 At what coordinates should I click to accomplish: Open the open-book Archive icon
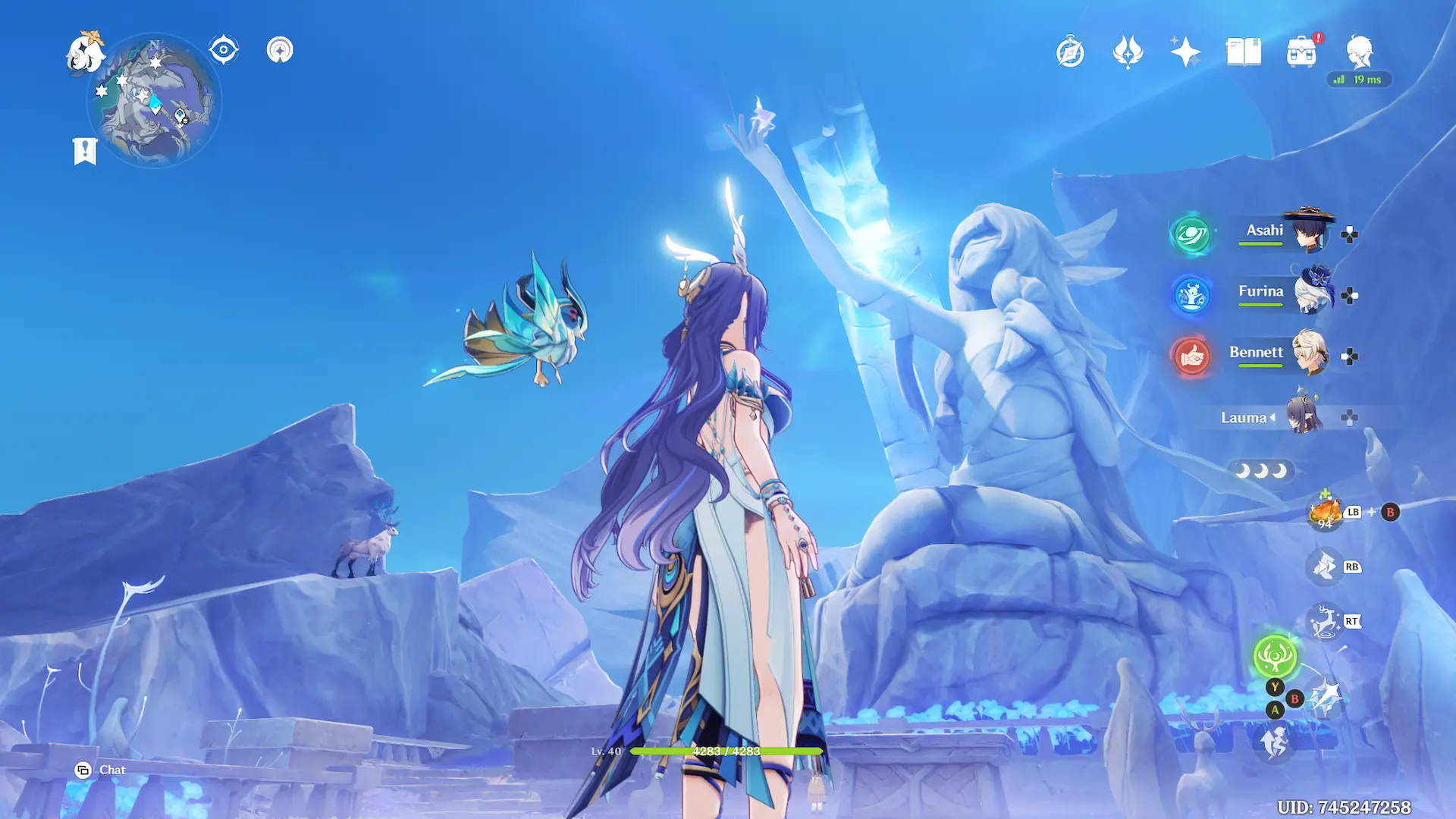click(x=1244, y=52)
